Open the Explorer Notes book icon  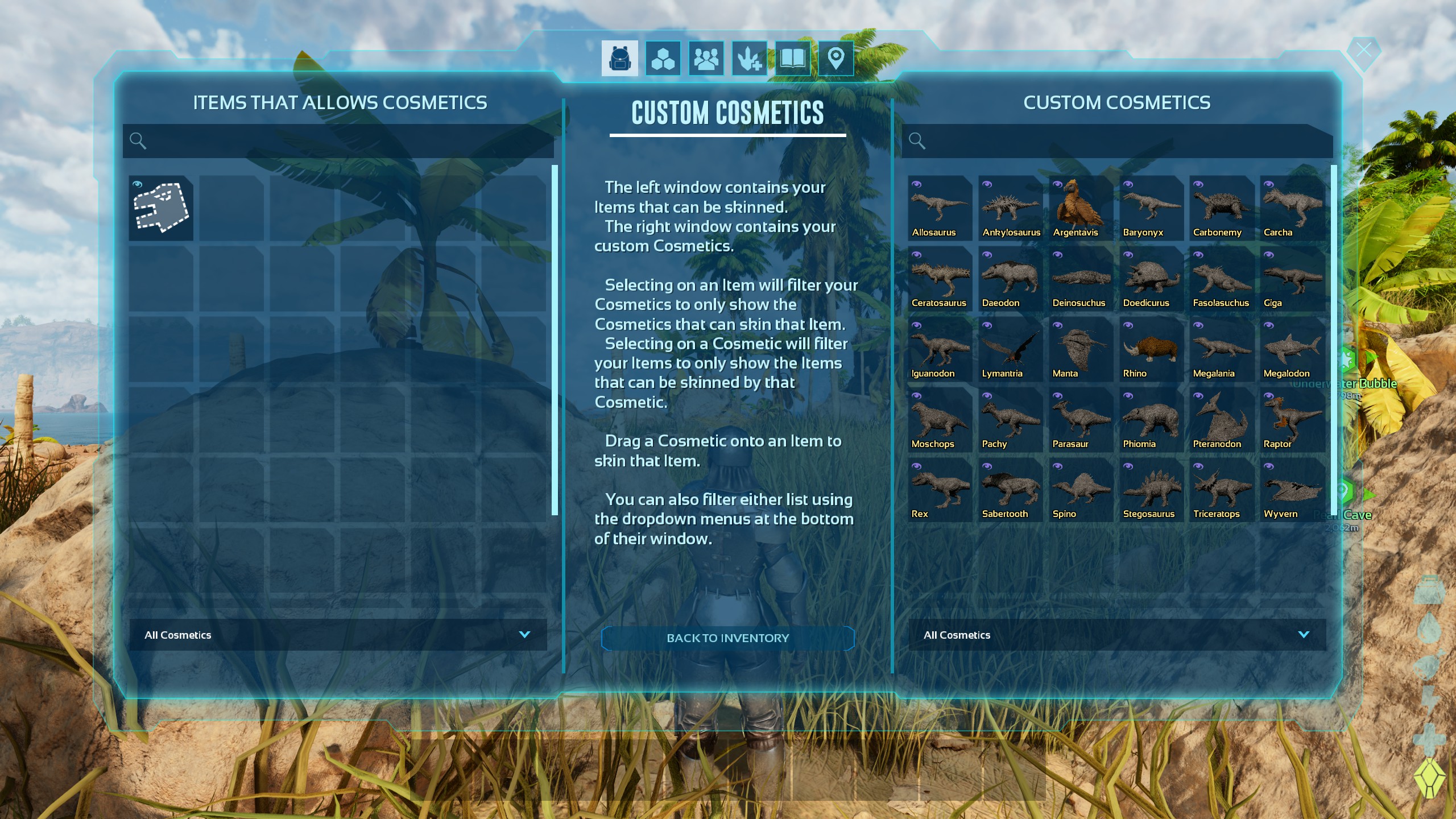(793, 57)
